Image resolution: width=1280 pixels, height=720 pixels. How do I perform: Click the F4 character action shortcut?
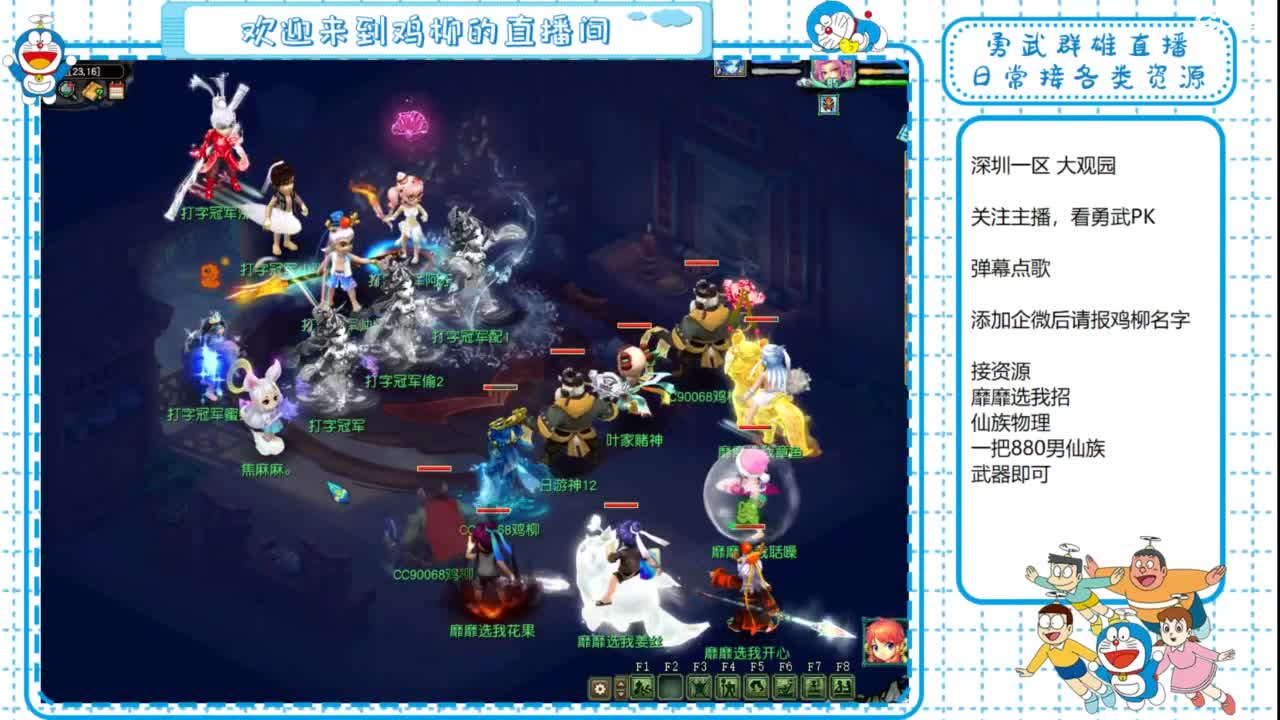[x=726, y=685]
